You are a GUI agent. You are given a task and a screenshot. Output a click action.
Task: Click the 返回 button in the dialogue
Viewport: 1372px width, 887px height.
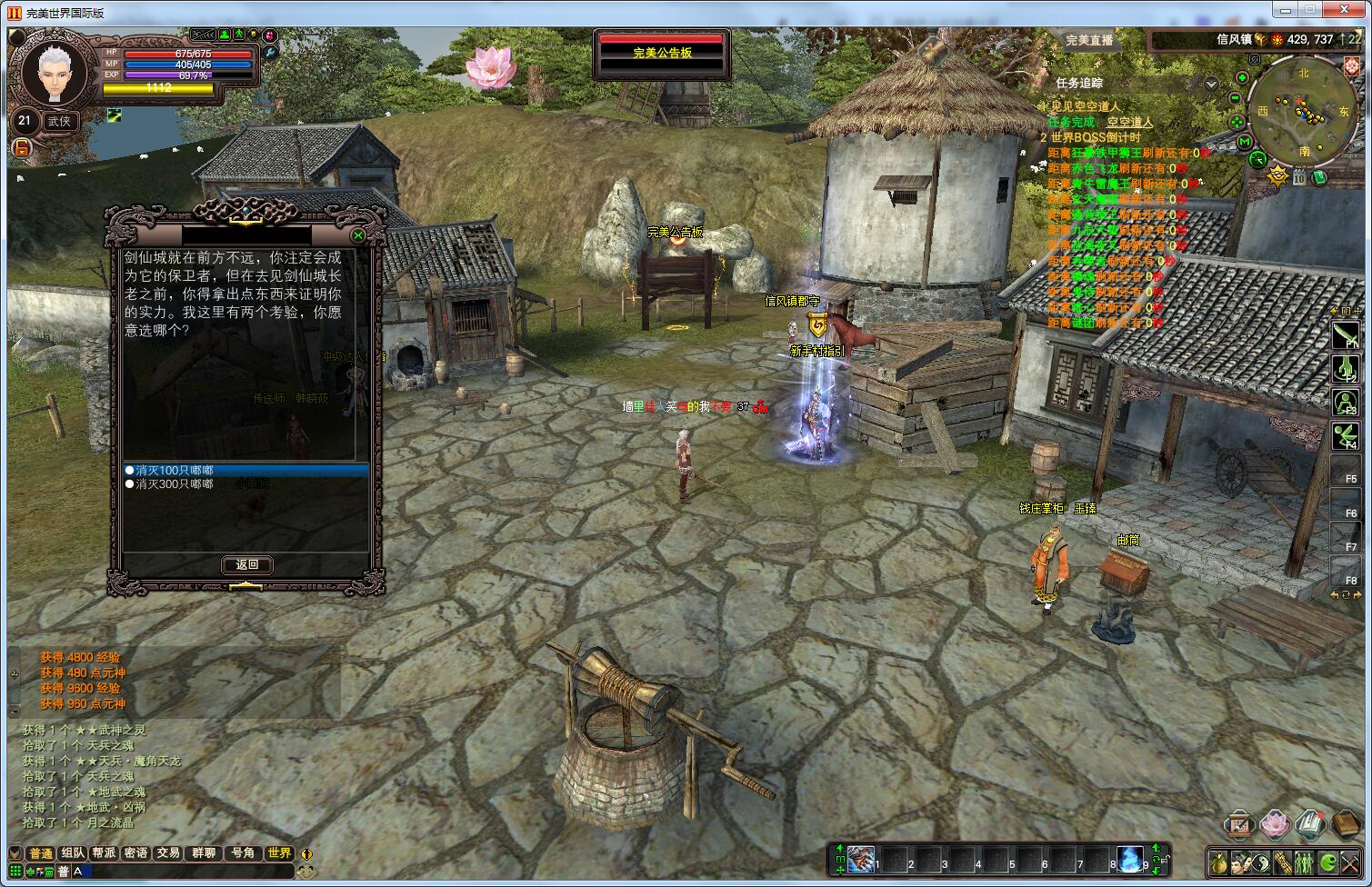[247, 564]
